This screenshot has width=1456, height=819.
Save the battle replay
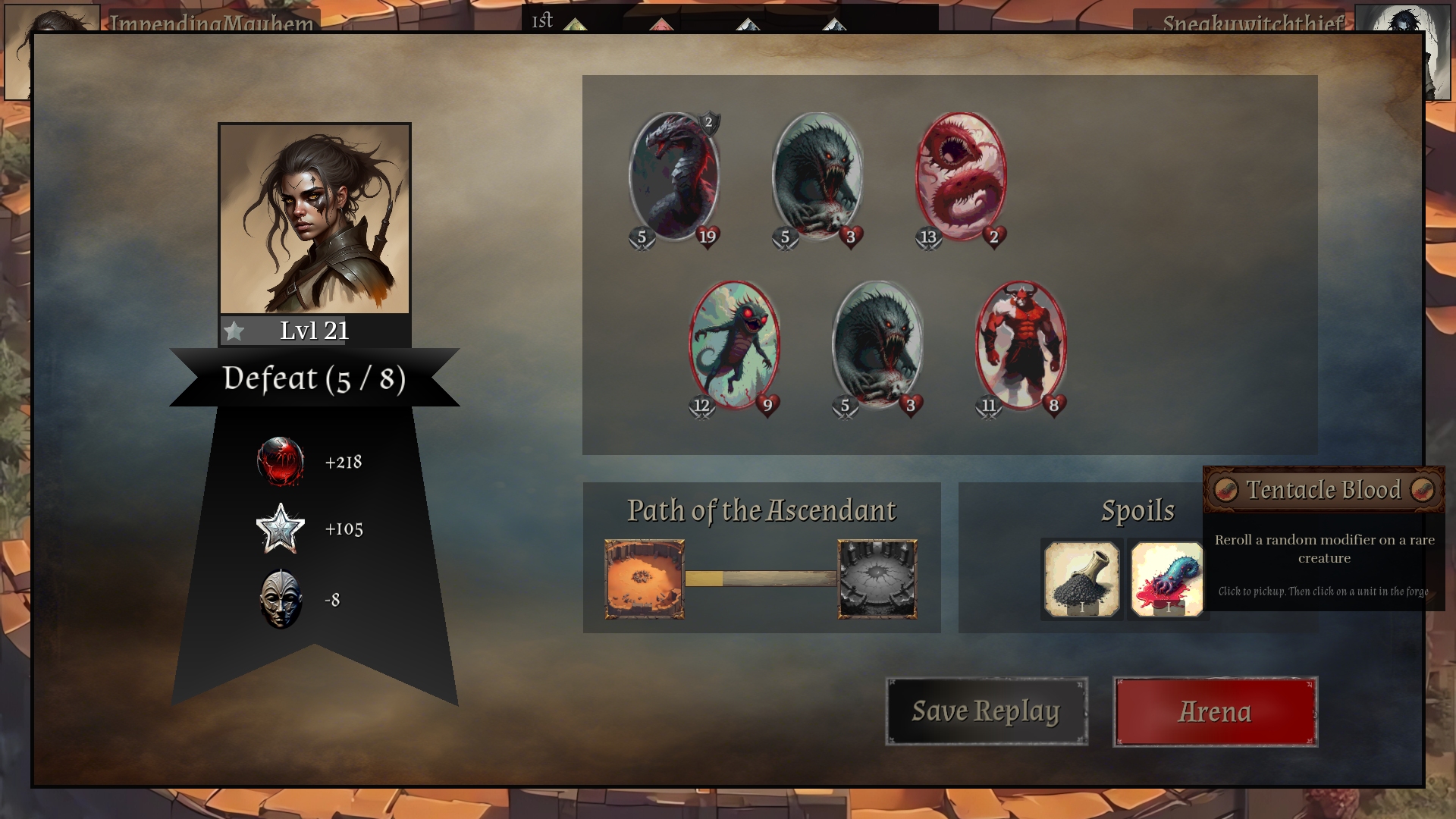tap(986, 711)
